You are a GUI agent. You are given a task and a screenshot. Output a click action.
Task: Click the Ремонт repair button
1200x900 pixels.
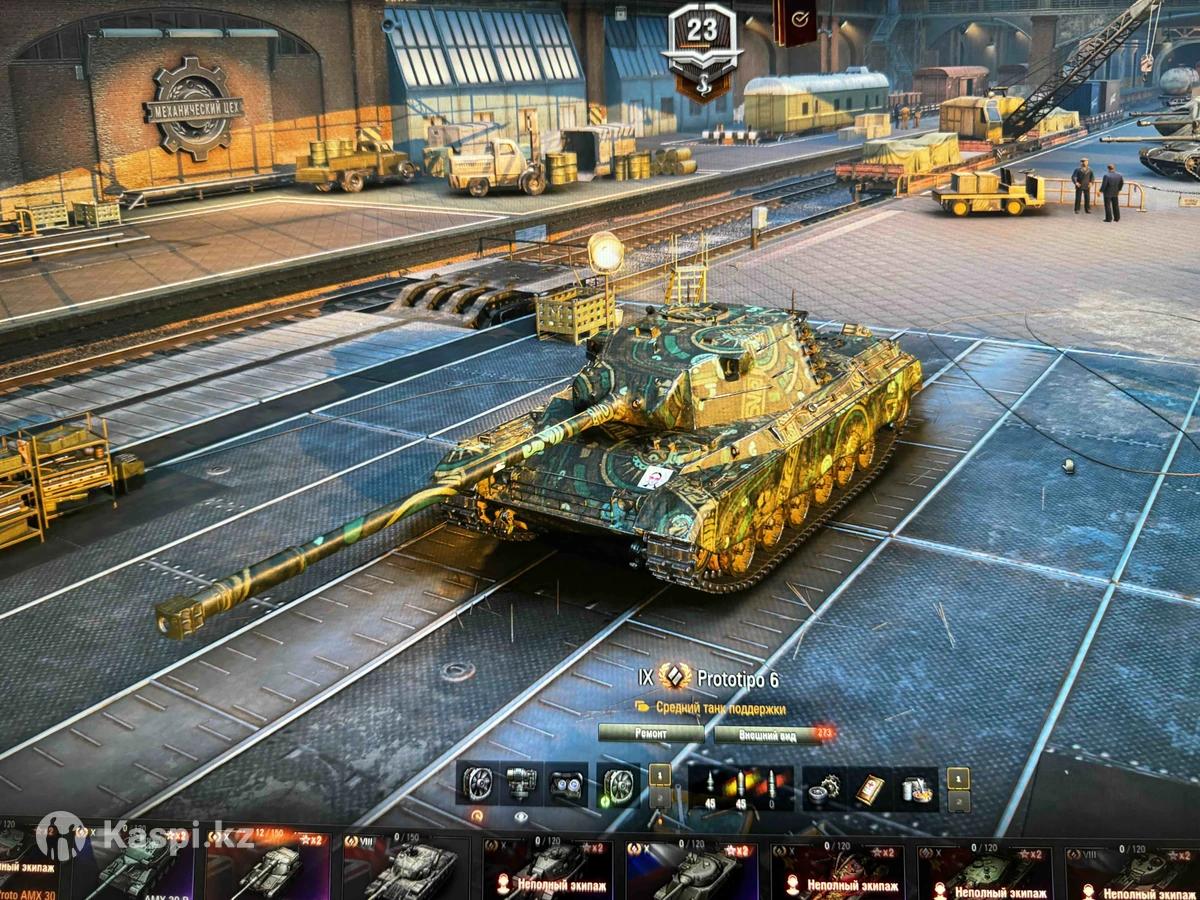(651, 733)
